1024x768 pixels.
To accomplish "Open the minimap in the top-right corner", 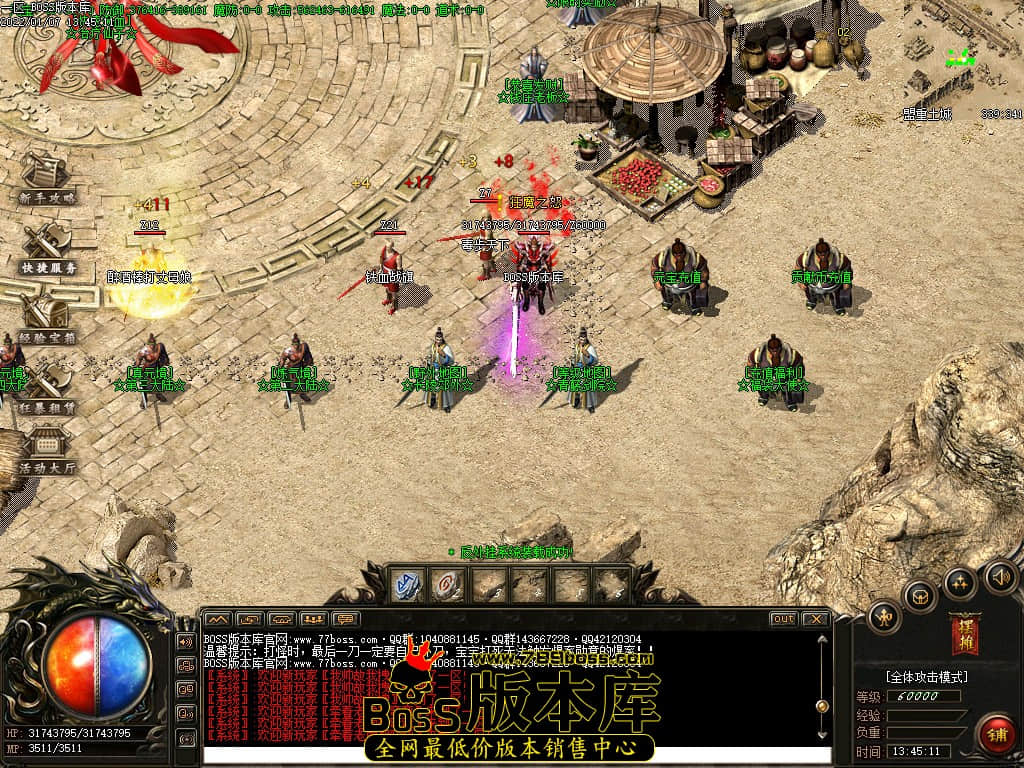I will pos(960,60).
